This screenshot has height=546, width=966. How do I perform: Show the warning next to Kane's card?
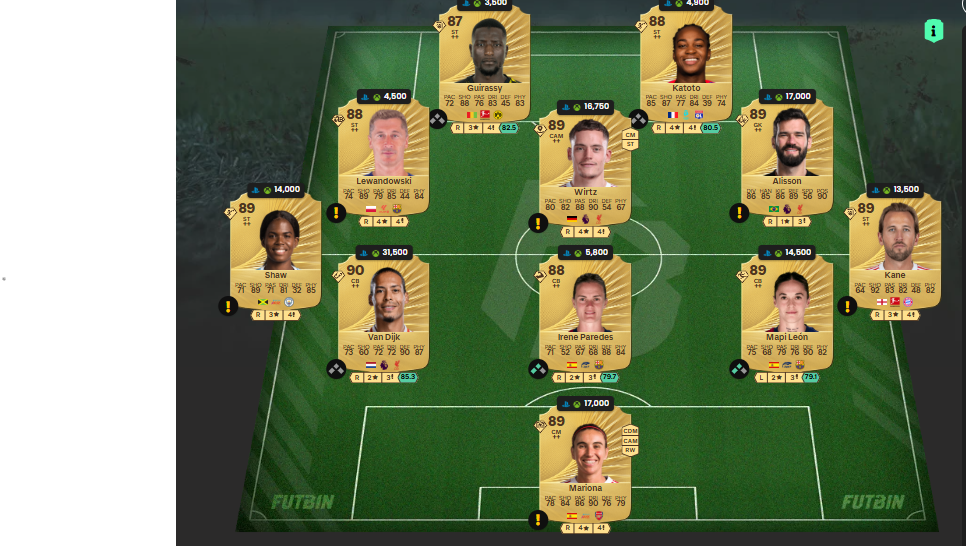847,306
